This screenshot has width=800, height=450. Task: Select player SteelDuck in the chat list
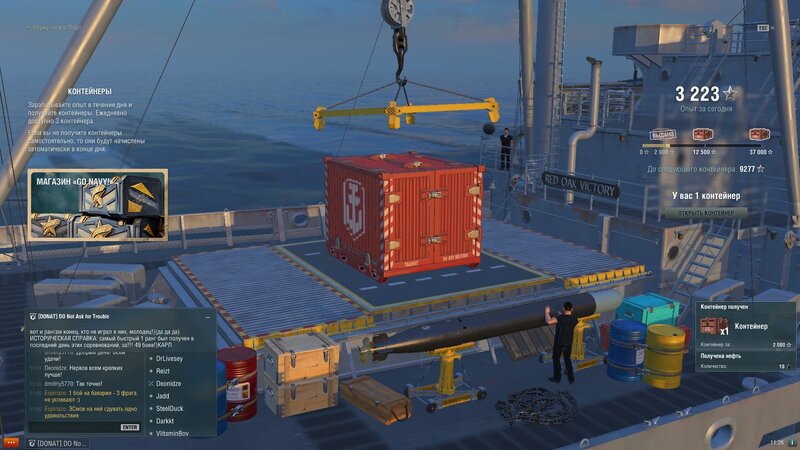(171, 408)
